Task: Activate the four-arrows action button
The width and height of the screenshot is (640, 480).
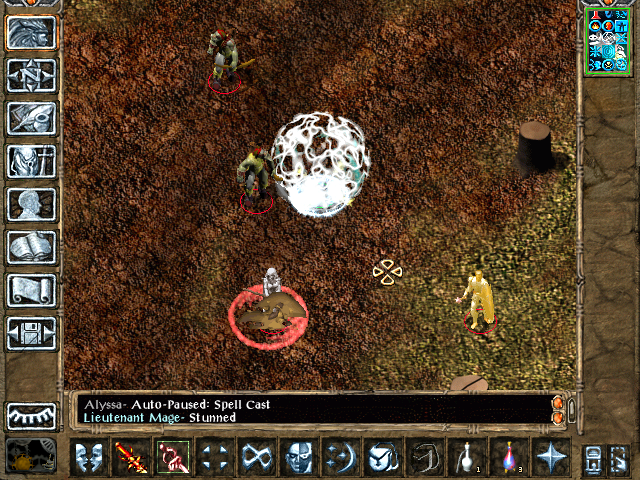Action: 214,456
